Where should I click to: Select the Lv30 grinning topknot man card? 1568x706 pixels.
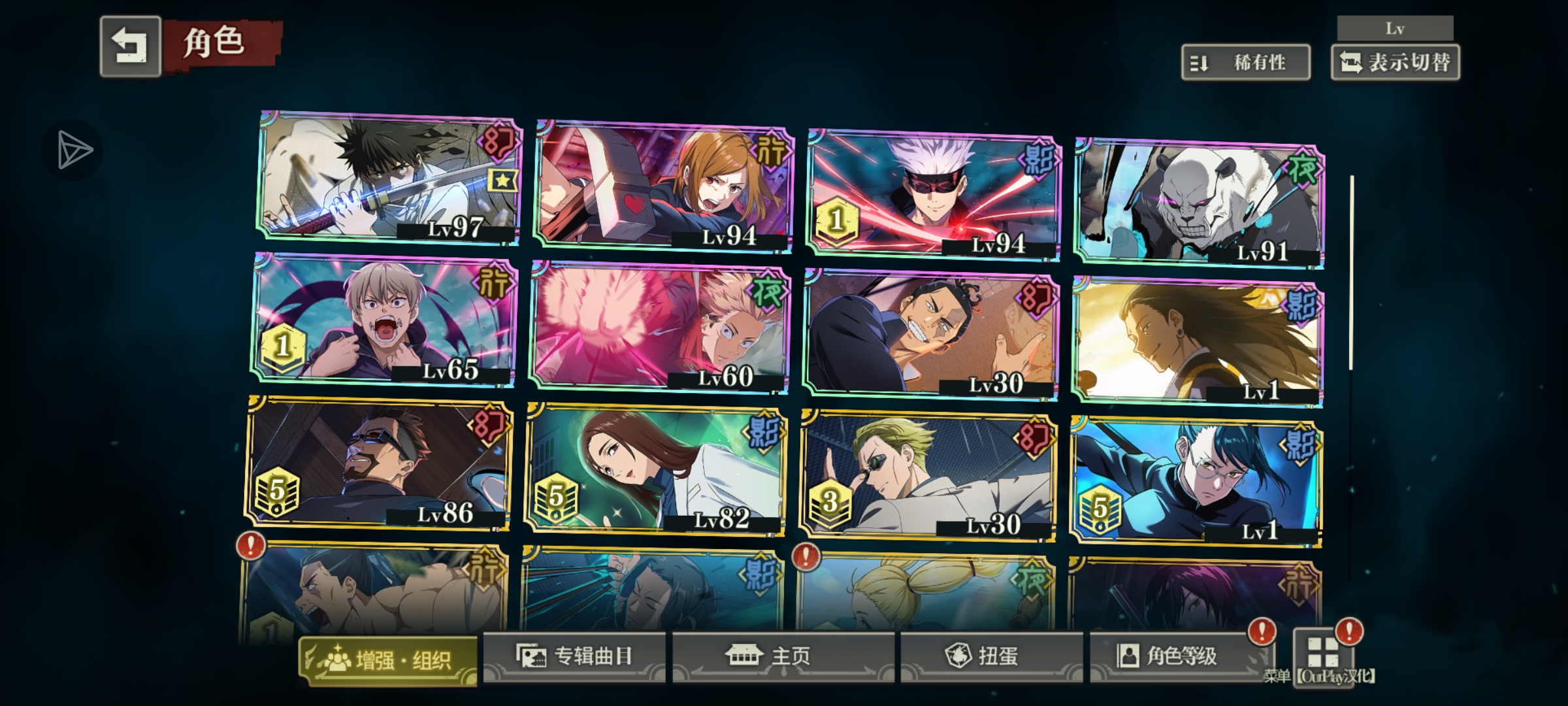coord(932,333)
